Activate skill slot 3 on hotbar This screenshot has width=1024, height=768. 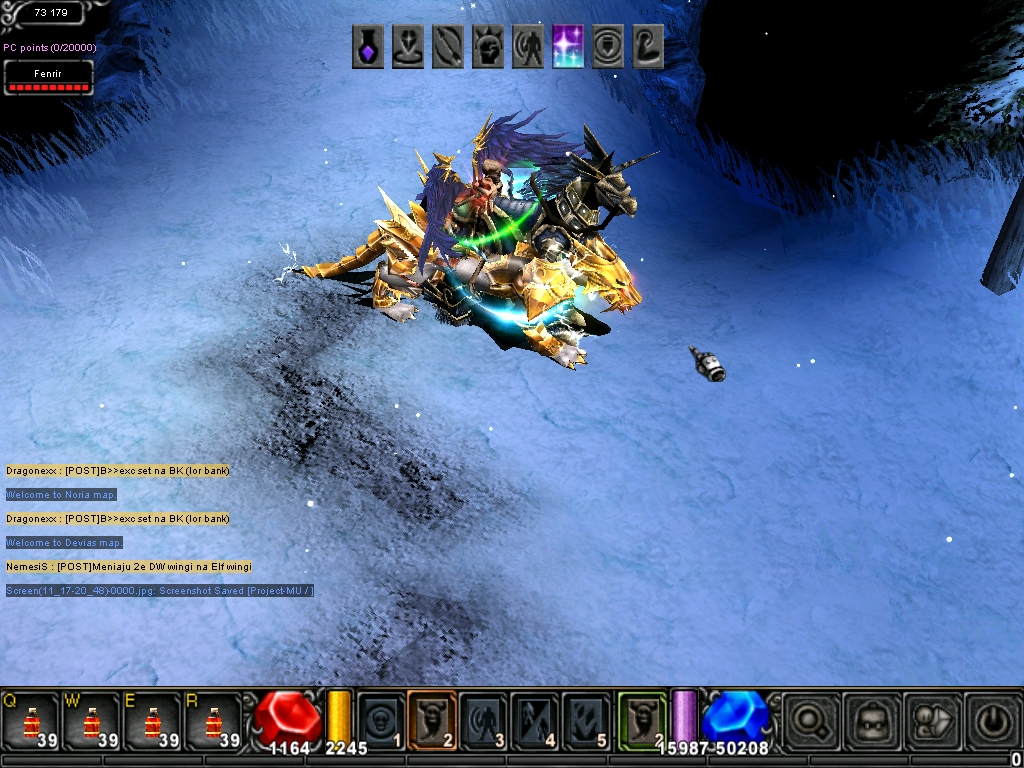click(x=483, y=720)
